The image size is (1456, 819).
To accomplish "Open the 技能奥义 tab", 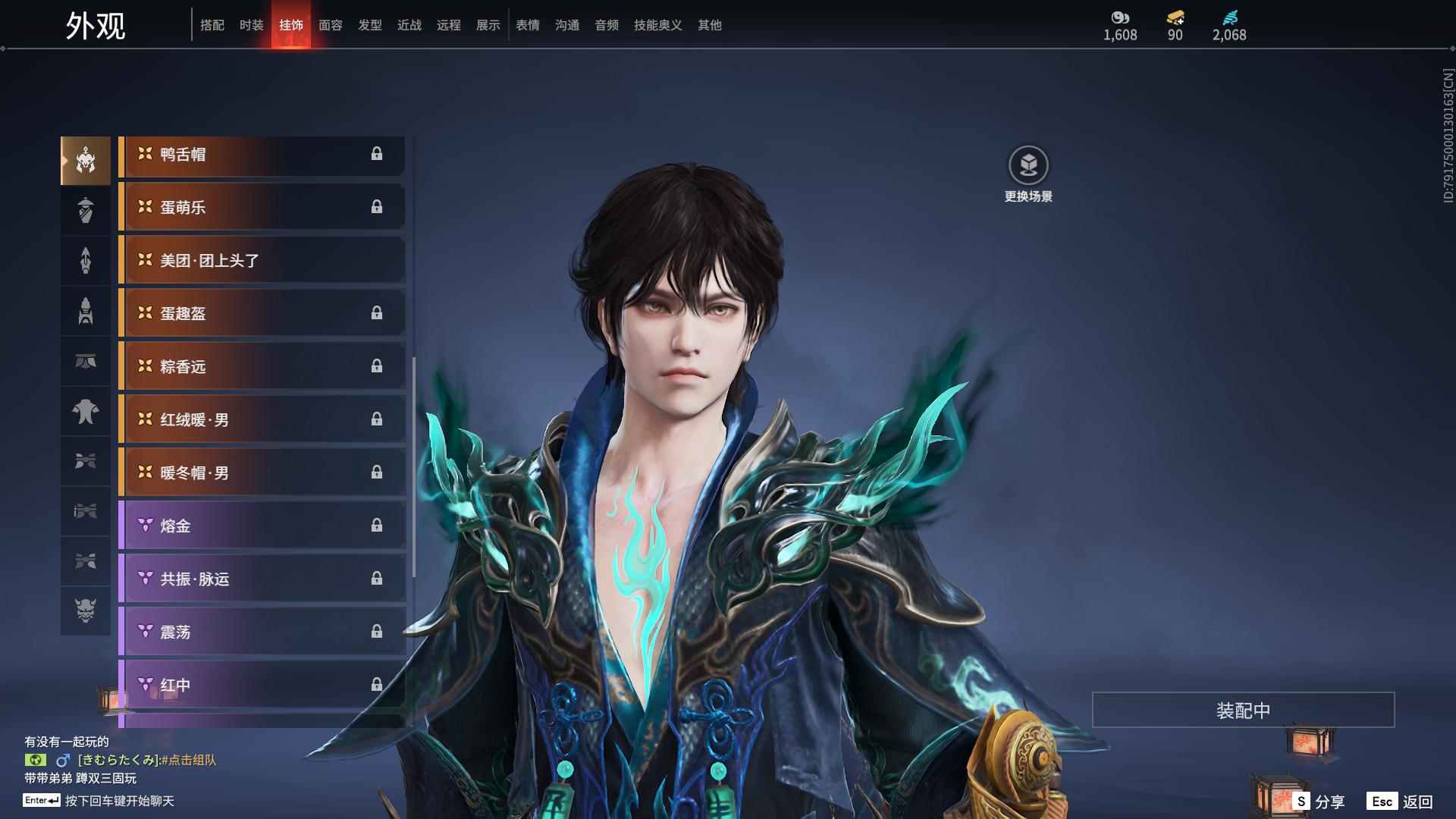I will [x=658, y=25].
